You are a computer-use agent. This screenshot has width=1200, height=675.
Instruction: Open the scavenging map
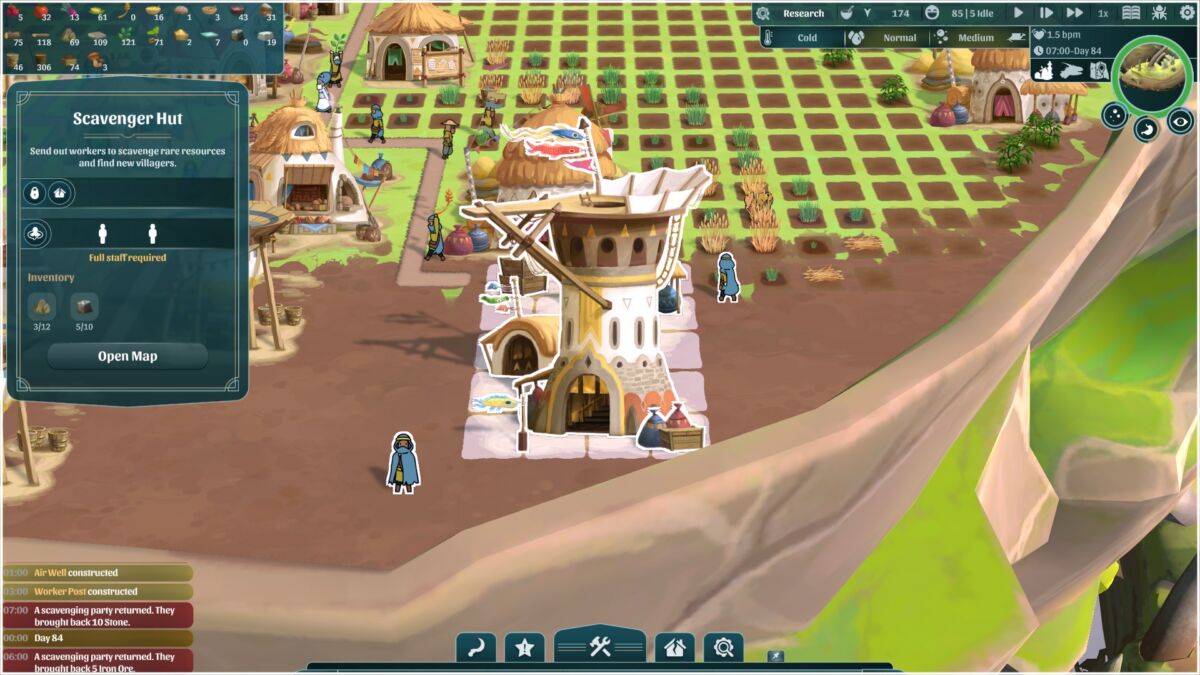(x=127, y=356)
